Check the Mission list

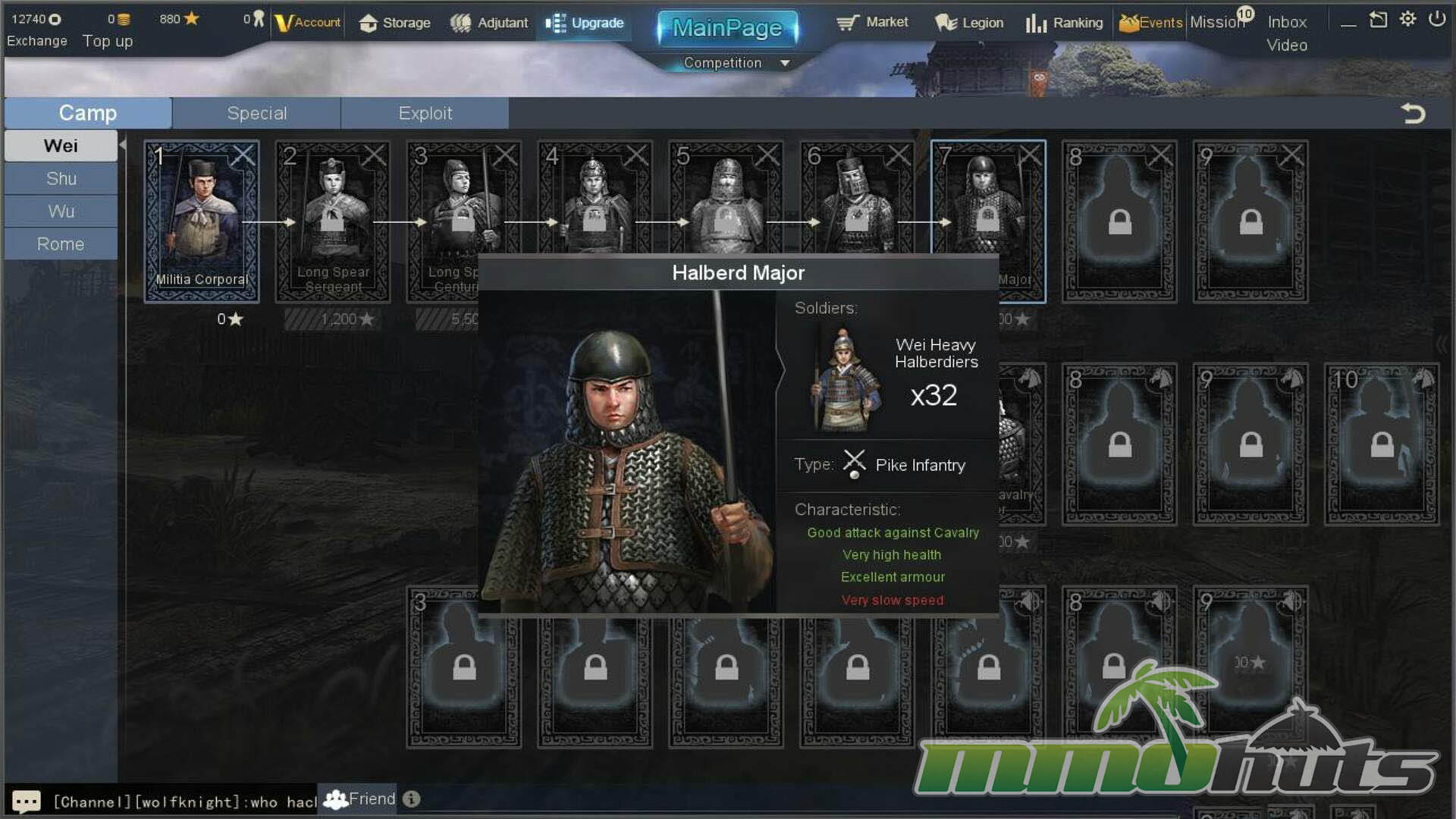pos(1217,22)
